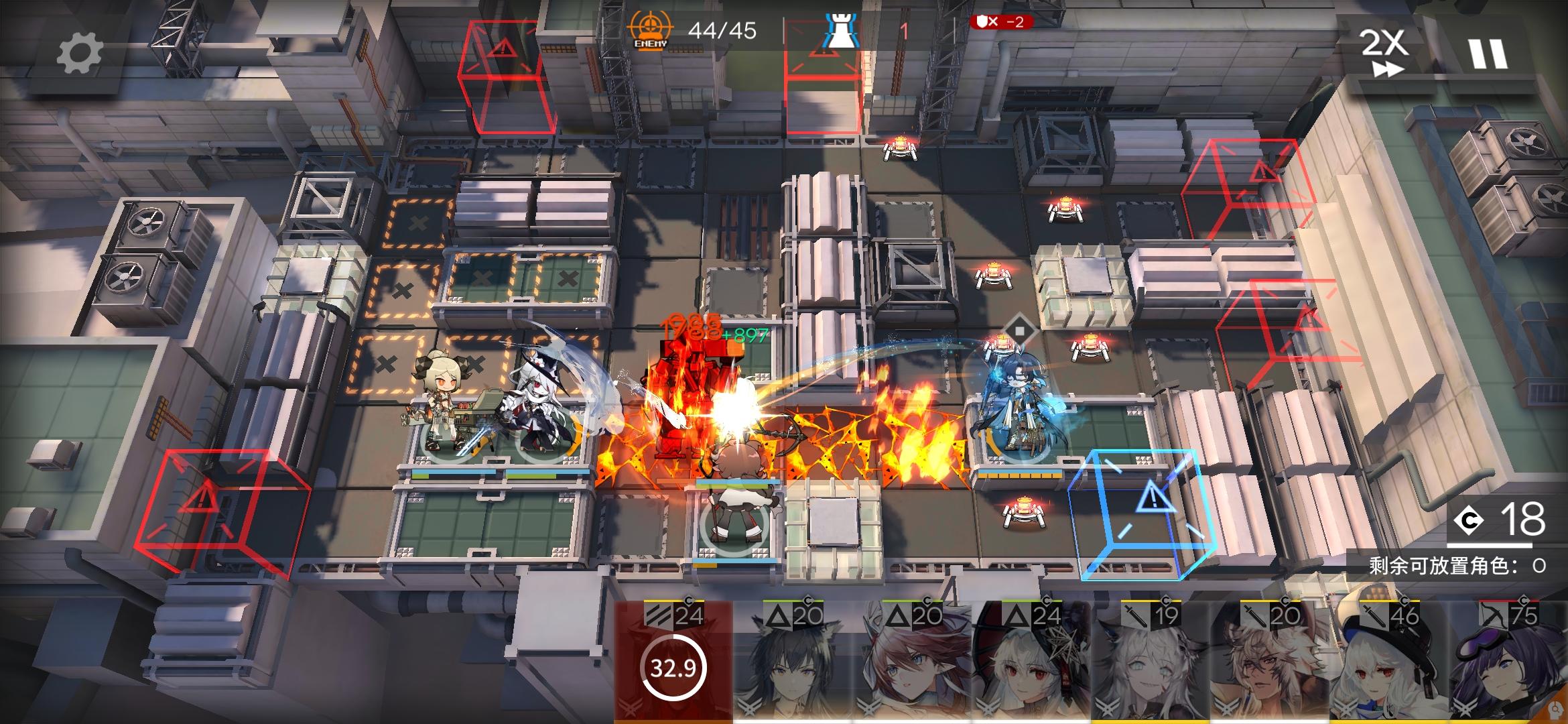Open the settings gear menu

79,53
